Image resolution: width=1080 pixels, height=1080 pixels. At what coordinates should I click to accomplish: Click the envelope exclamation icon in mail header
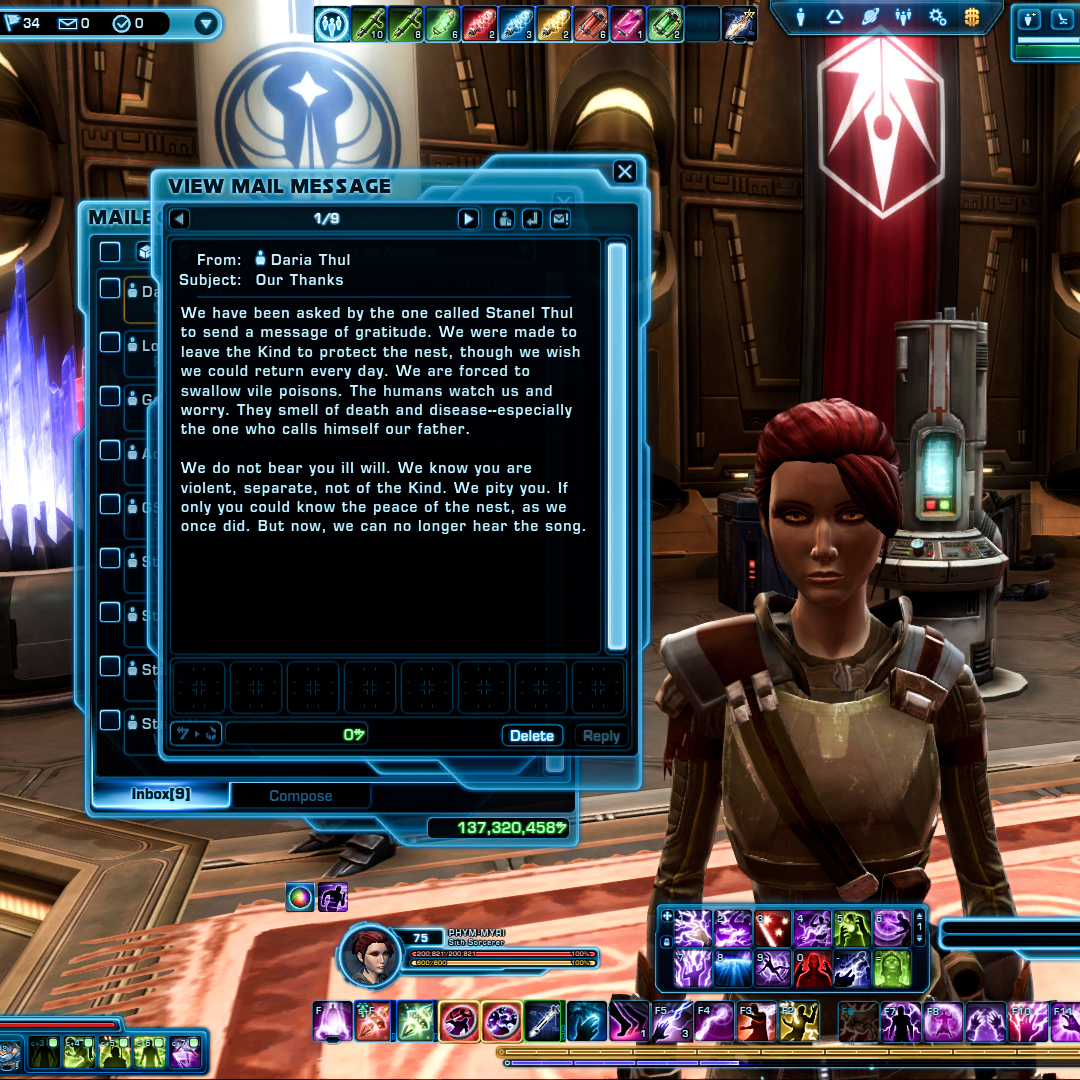(x=560, y=219)
